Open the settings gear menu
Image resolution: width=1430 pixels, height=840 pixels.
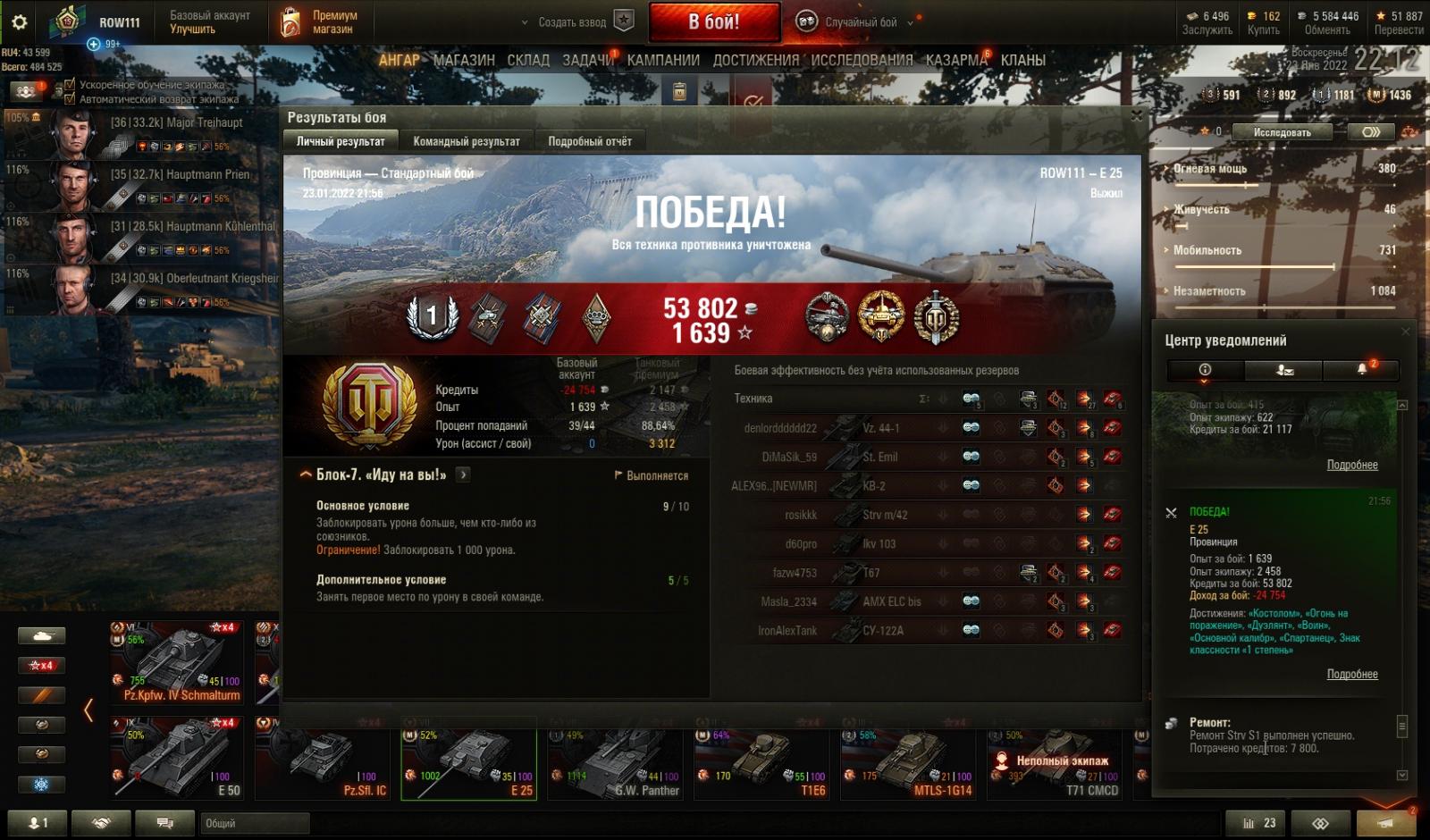(x=19, y=22)
